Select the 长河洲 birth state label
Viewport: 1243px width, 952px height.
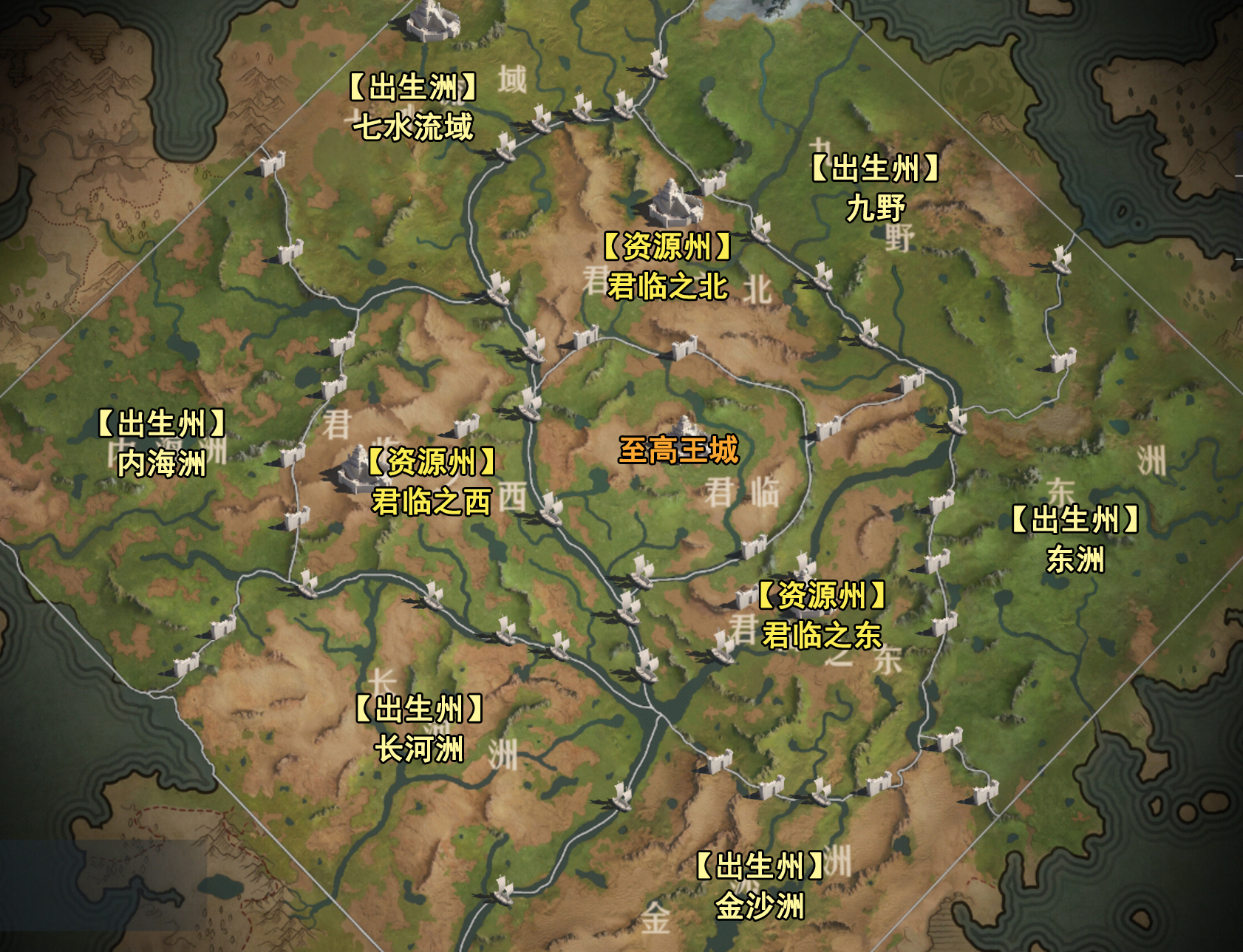(419, 749)
